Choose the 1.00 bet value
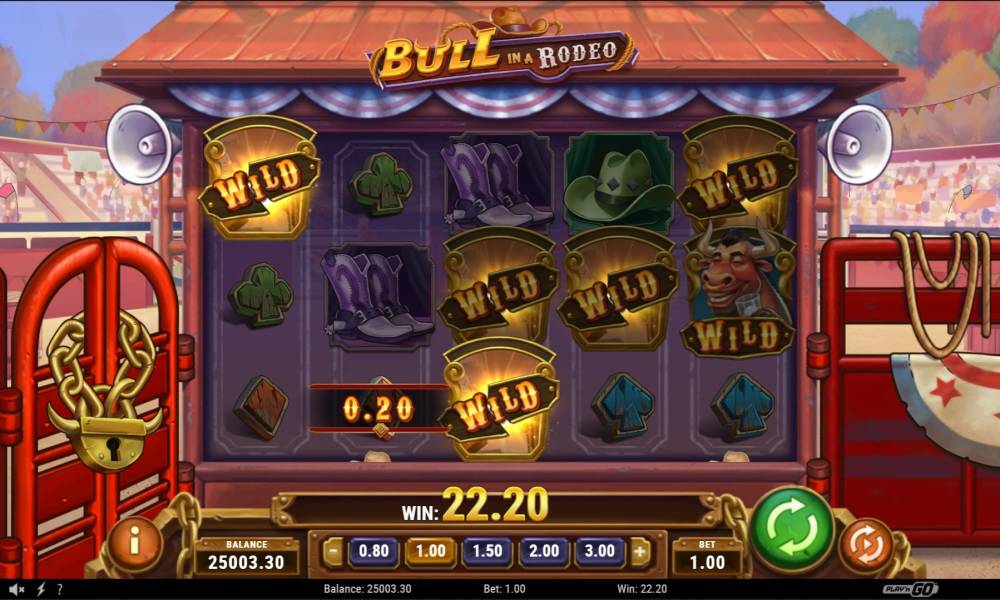The image size is (1000, 600). click(x=430, y=551)
